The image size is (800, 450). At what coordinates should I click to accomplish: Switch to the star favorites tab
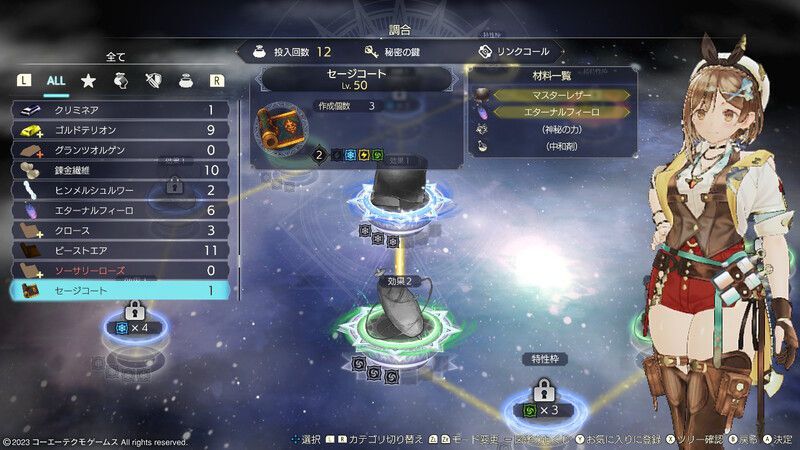pyautogui.click(x=88, y=79)
